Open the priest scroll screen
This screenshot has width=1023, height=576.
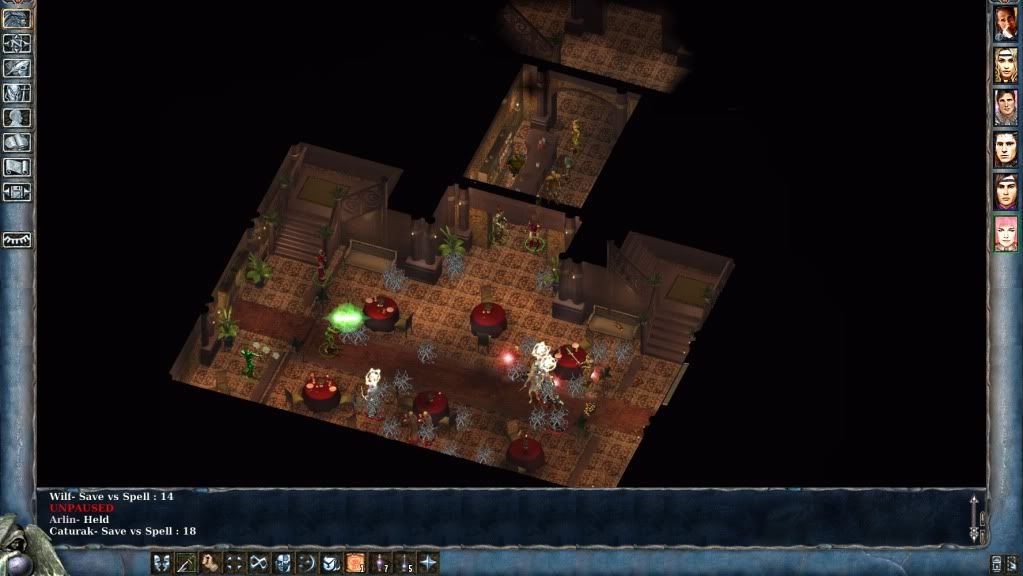pos(17,167)
